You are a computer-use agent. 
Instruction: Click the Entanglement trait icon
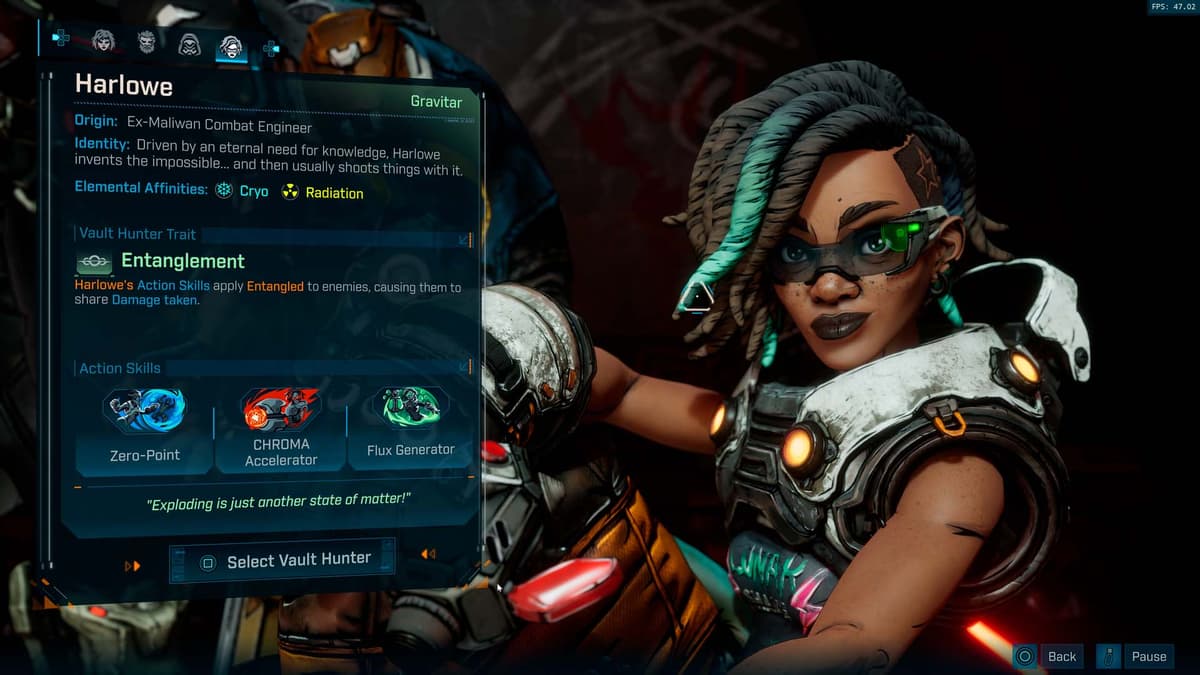pos(95,262)
